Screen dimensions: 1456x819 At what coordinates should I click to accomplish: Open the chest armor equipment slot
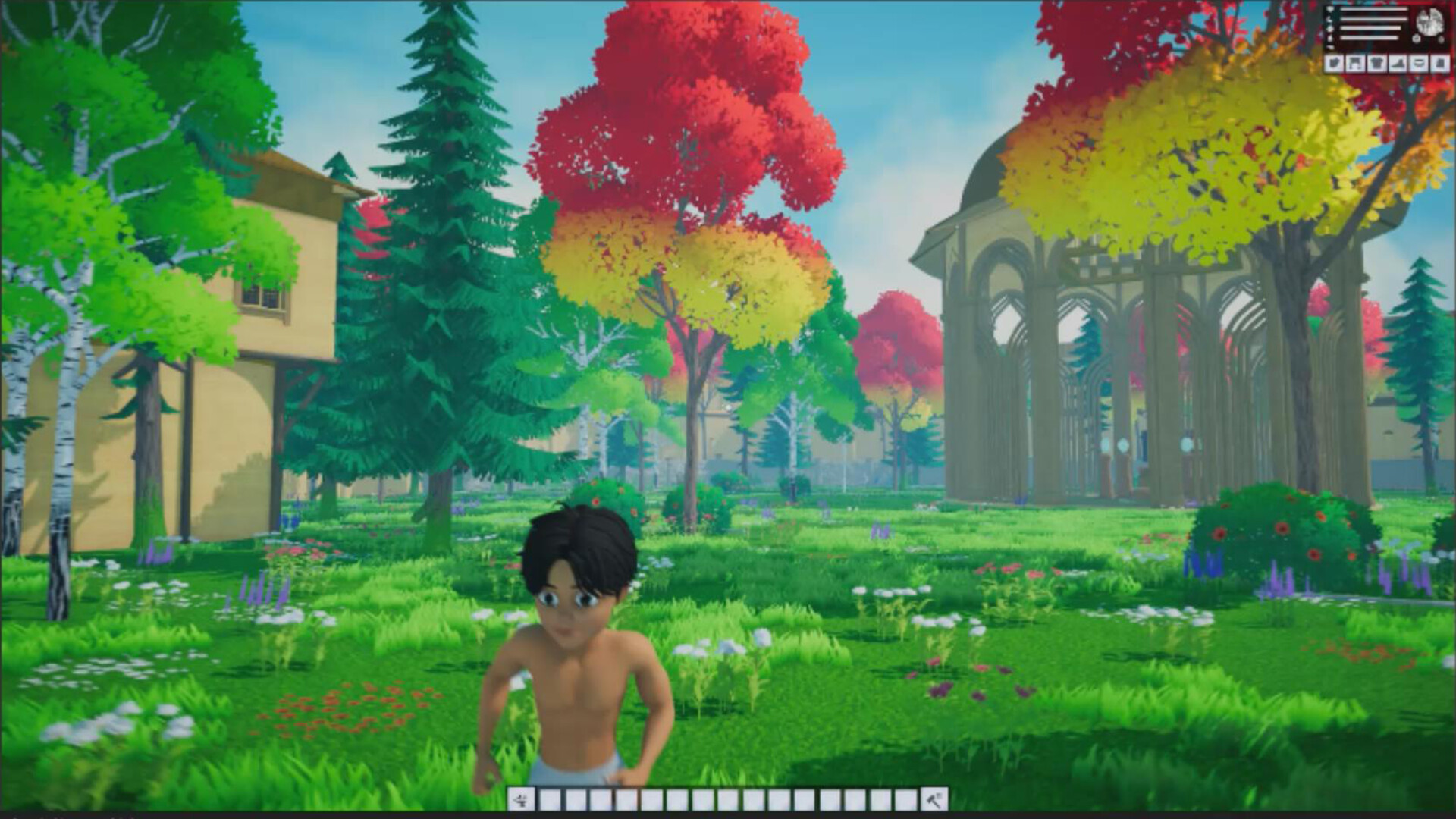click(x=1376, y=63)
